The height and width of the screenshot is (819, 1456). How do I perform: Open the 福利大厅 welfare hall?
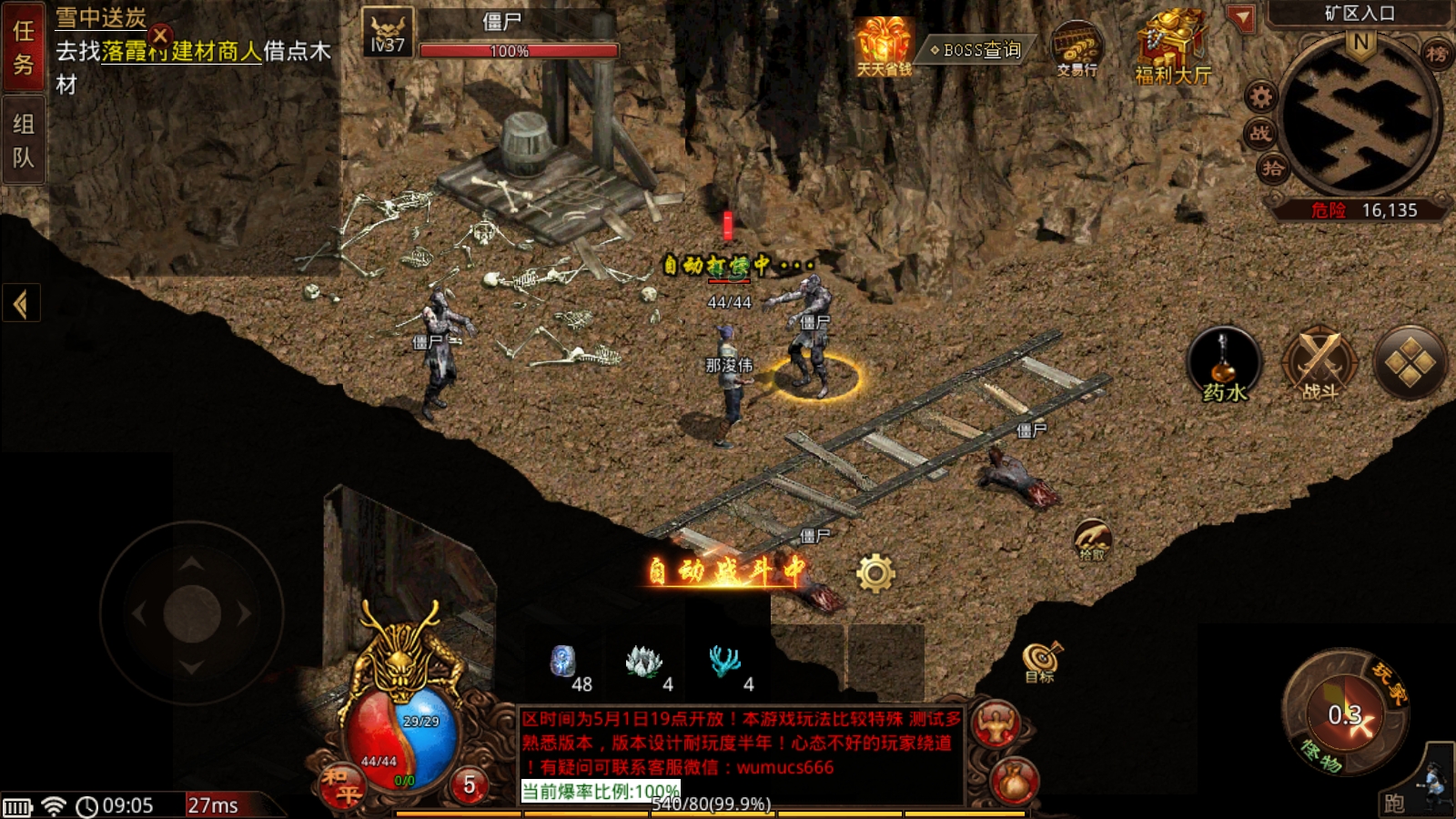[1172, 50]
